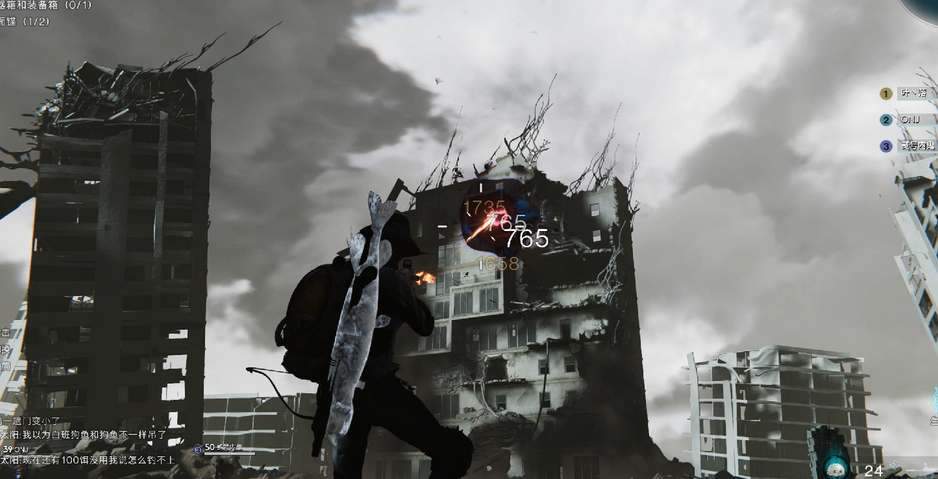Click the objective line showing (1/2) progress

30,21
